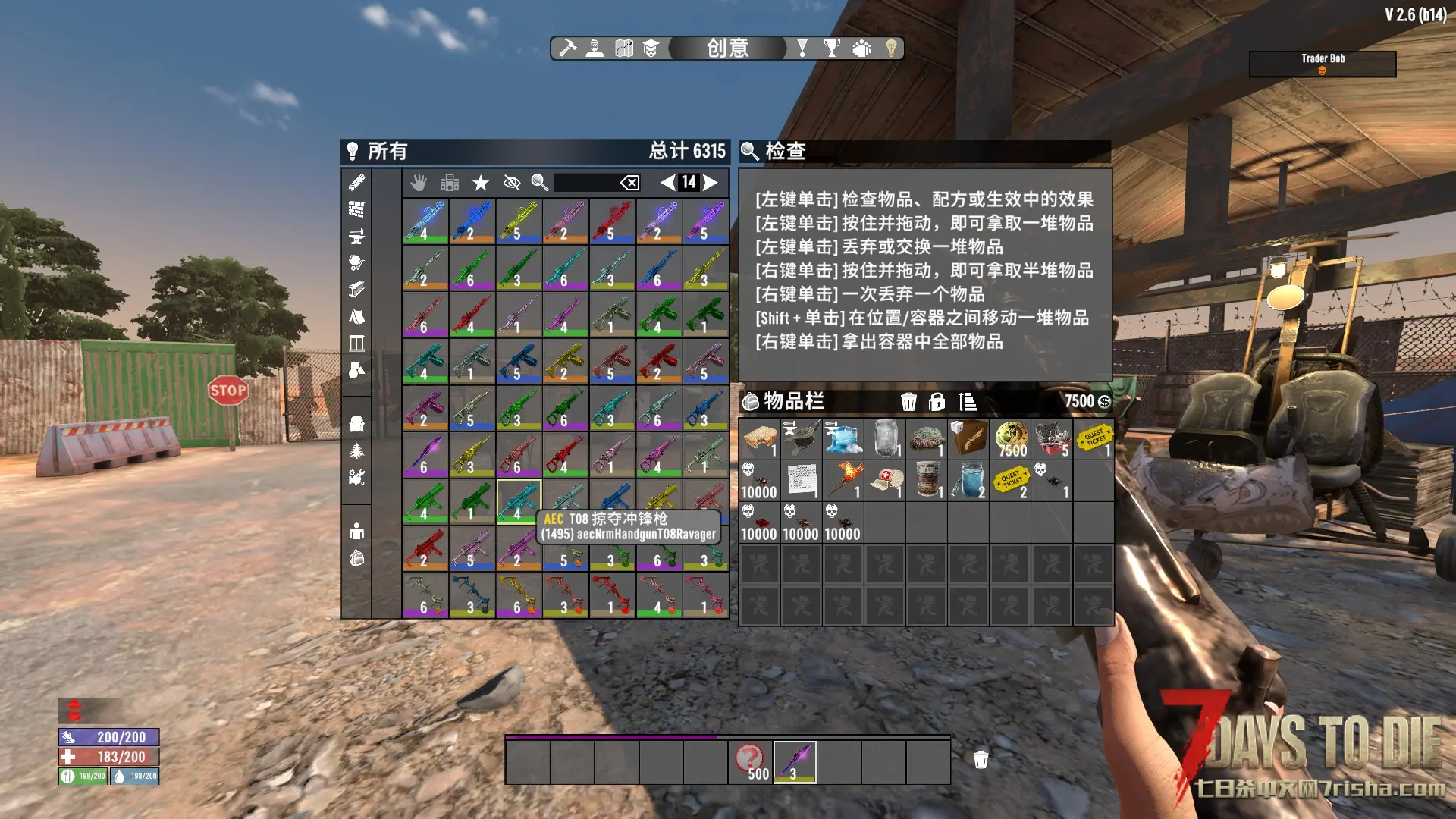Toggle the favorites star filter
Screen dimensions: 1456x819
click(x=481, y=182)
